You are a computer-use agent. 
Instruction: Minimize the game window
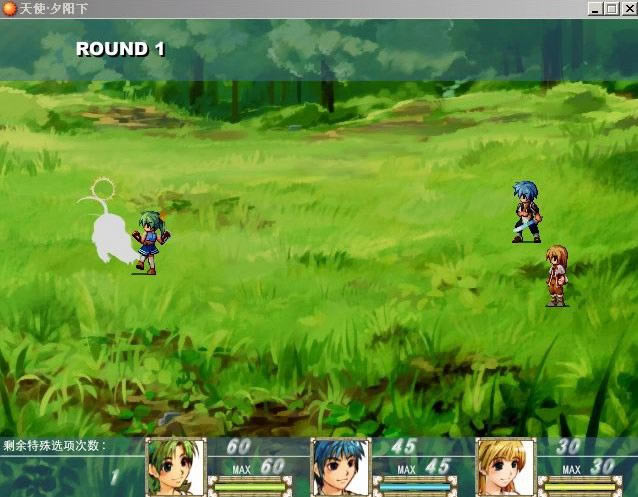pos(596,8)
